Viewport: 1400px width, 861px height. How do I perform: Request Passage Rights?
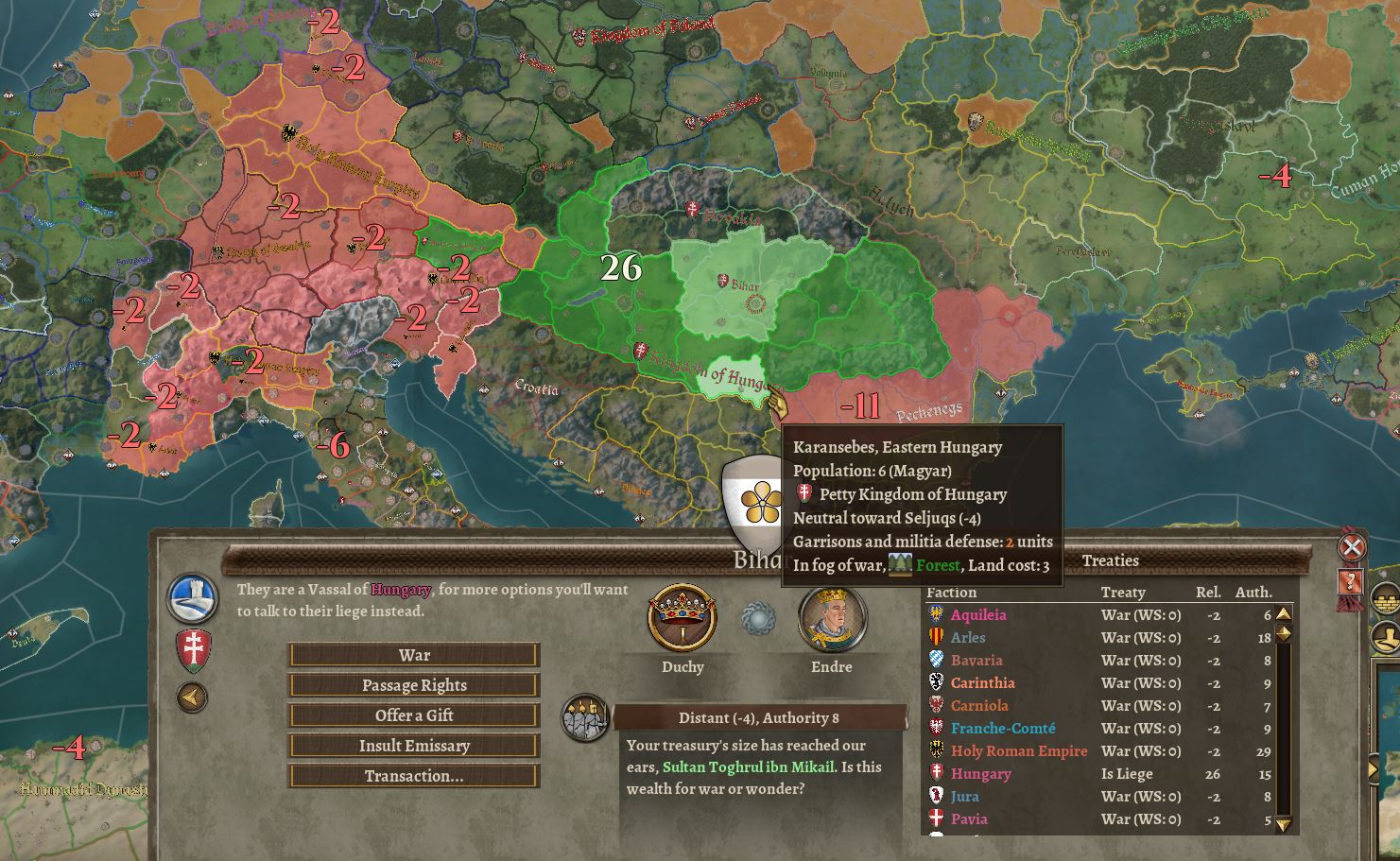413,684
